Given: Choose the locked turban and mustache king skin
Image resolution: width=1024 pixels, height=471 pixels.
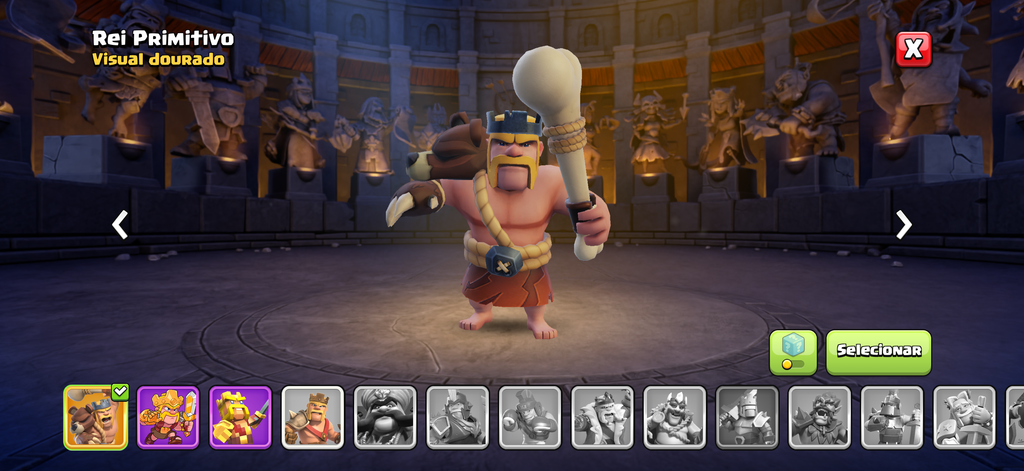Looking at the screenshot, I should click(x=385, y=416).
